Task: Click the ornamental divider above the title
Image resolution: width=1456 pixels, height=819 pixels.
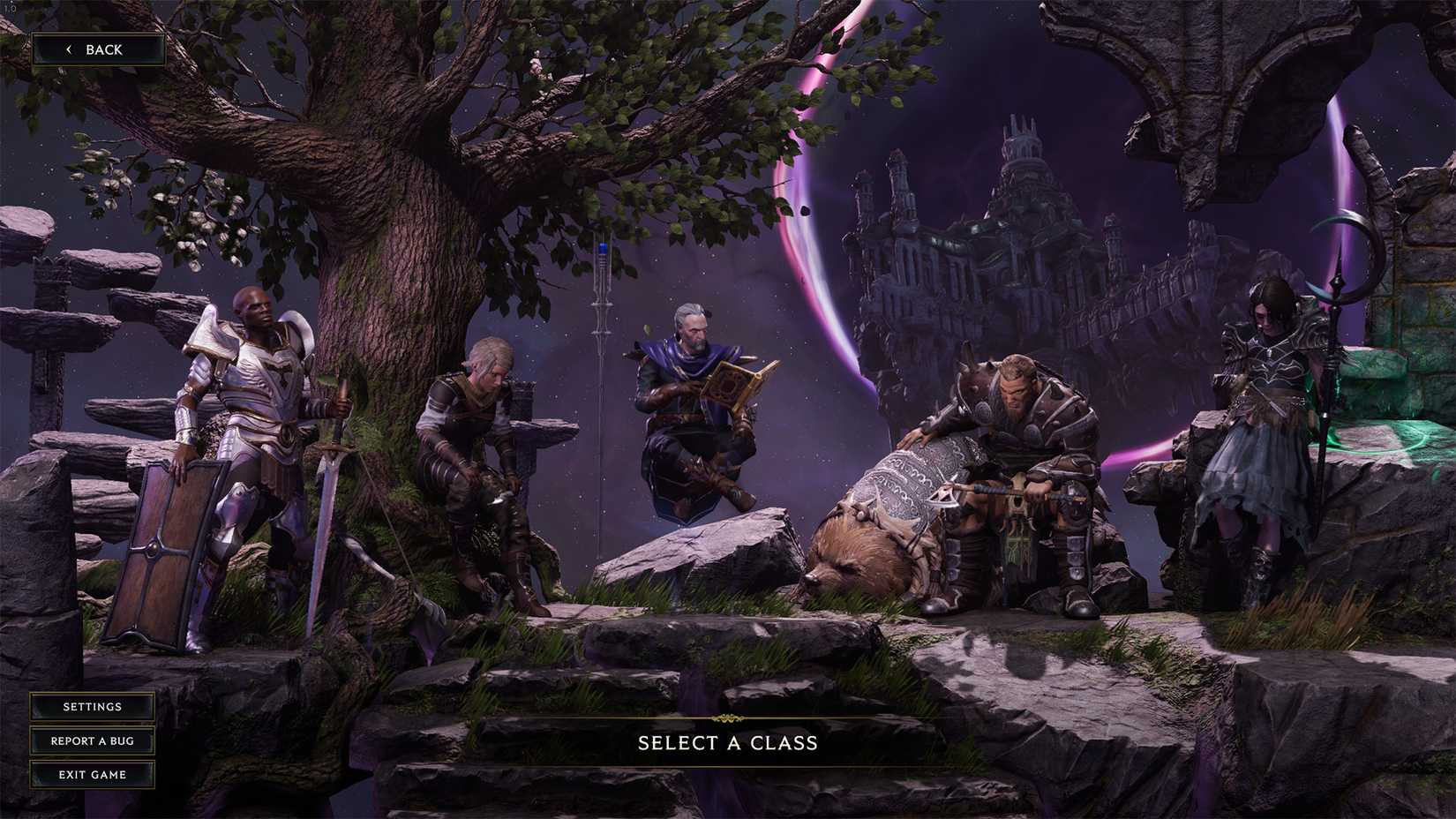Action: pyautogui.click(x=727, y=719)
